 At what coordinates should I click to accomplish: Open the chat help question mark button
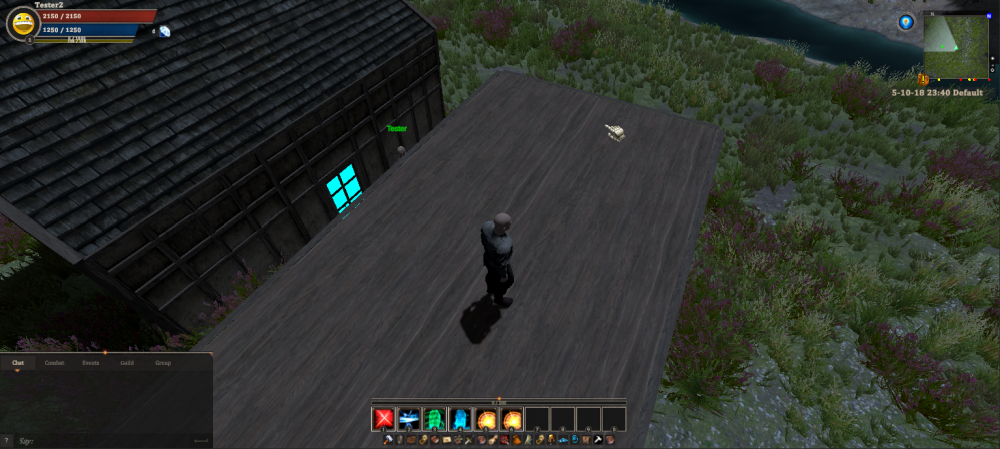[x=7, y=440]
